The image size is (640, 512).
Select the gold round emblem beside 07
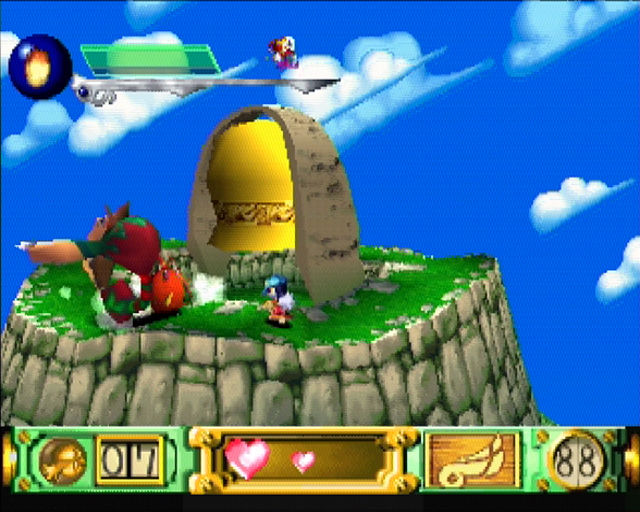(64, 462)
